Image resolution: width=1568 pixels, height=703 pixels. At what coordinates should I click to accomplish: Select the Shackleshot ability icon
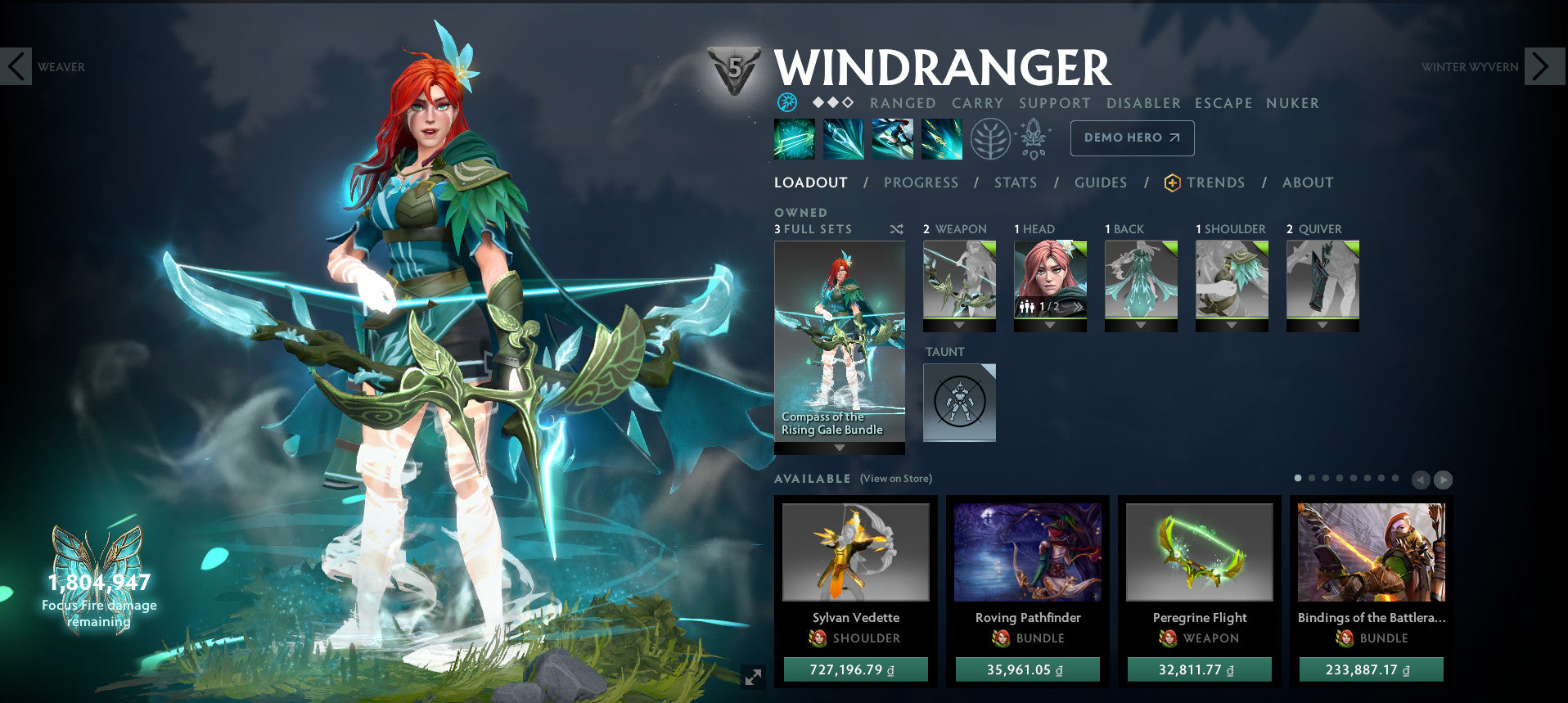tap(794, 139)
